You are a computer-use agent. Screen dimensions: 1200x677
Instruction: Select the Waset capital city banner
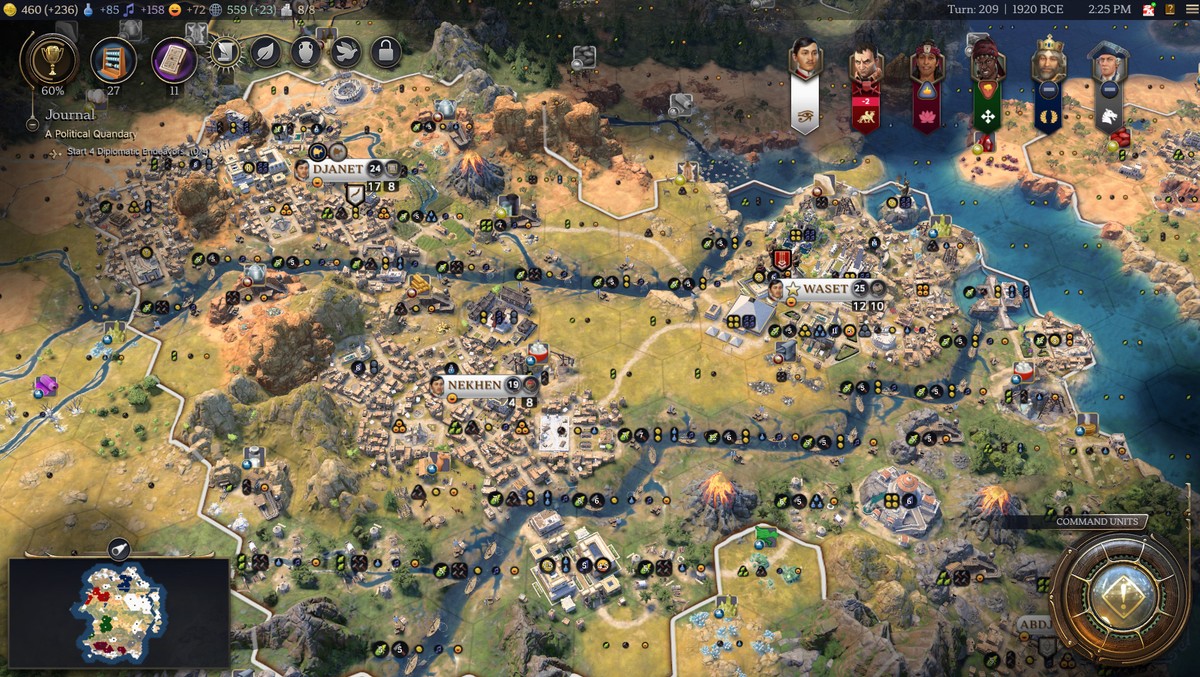click(x=825, y=288)
